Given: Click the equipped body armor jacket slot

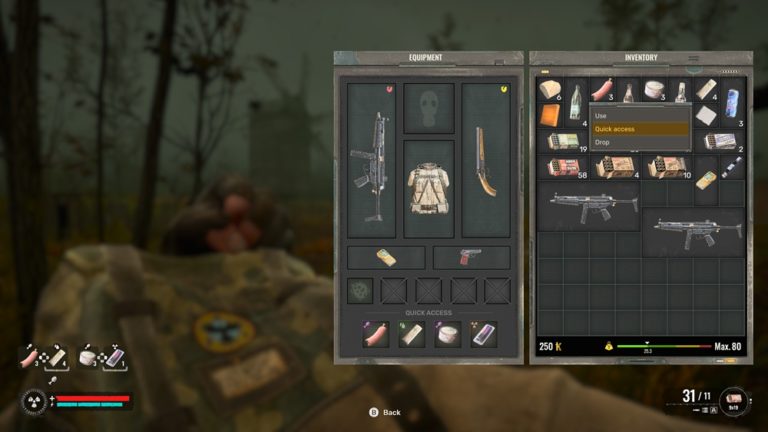Looking at the screenshot, I should (428, 188).
